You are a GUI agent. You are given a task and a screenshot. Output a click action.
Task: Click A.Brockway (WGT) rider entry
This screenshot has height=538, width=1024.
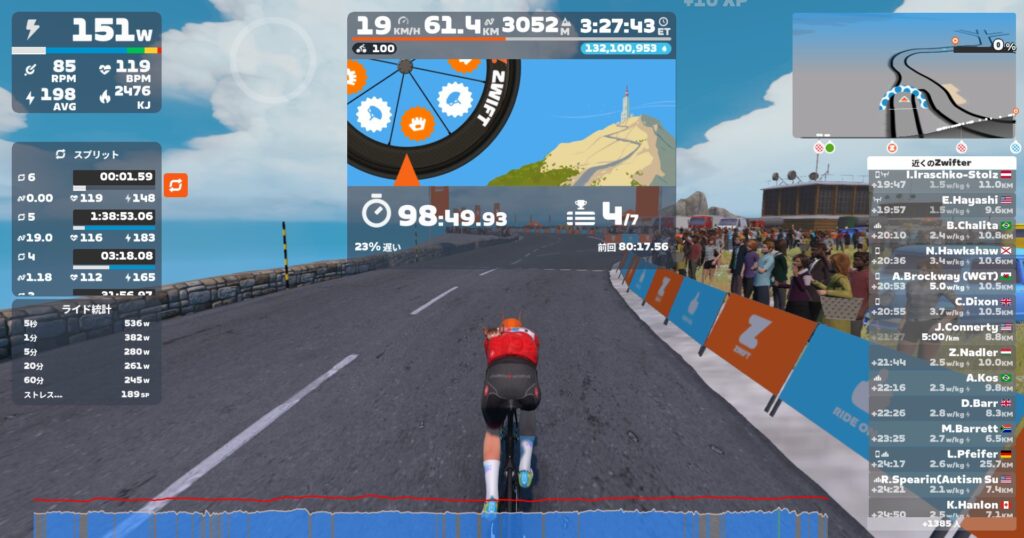pyautogui.click(x=941, y=281)
